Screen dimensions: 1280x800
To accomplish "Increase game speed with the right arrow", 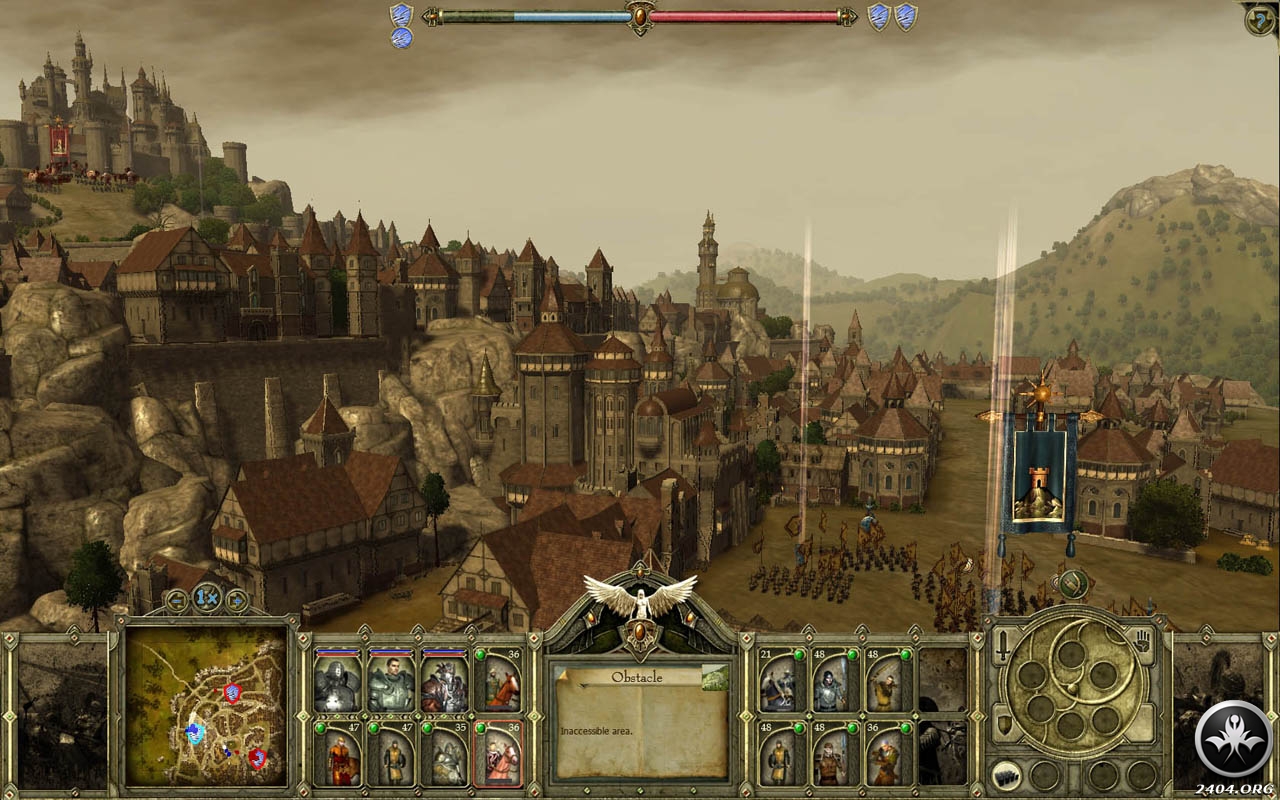I will [237, 600].
